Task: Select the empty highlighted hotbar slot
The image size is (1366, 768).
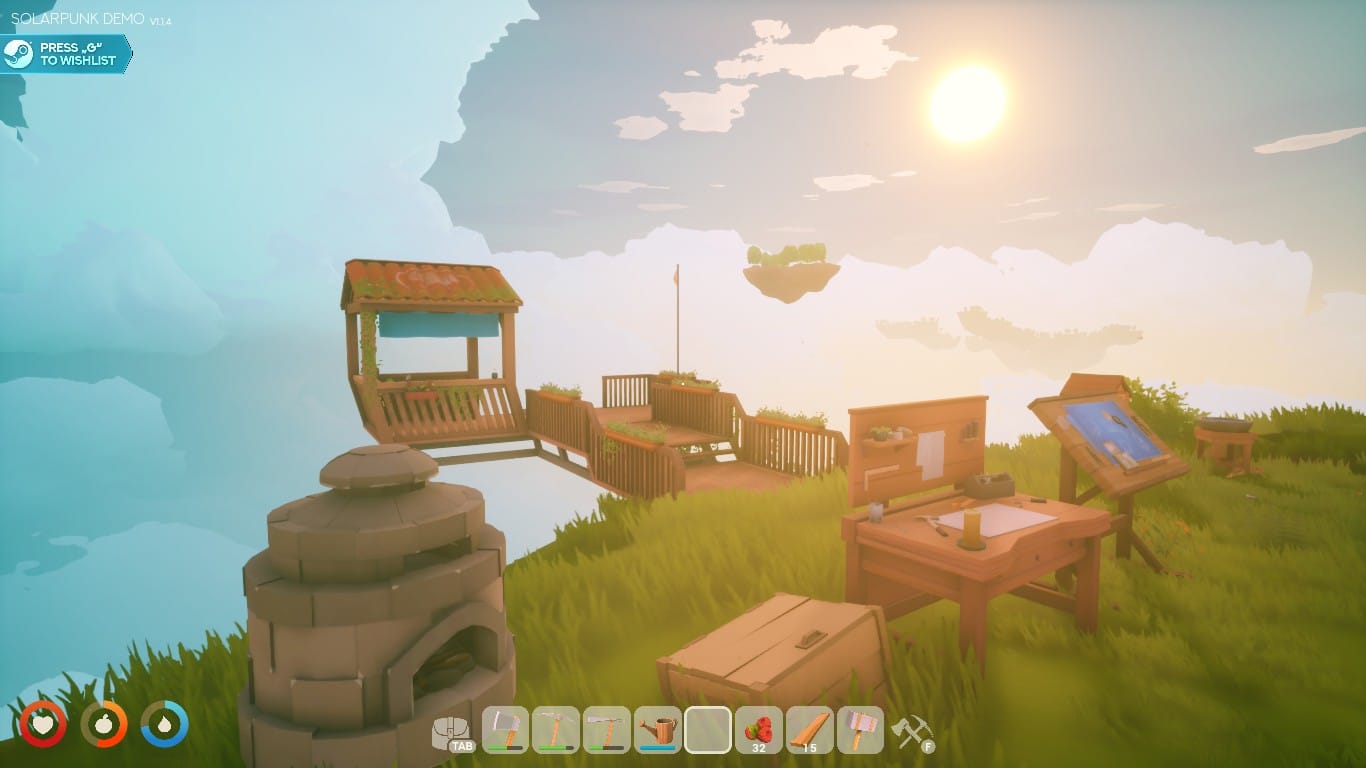Action: click(x=708, y=730)
